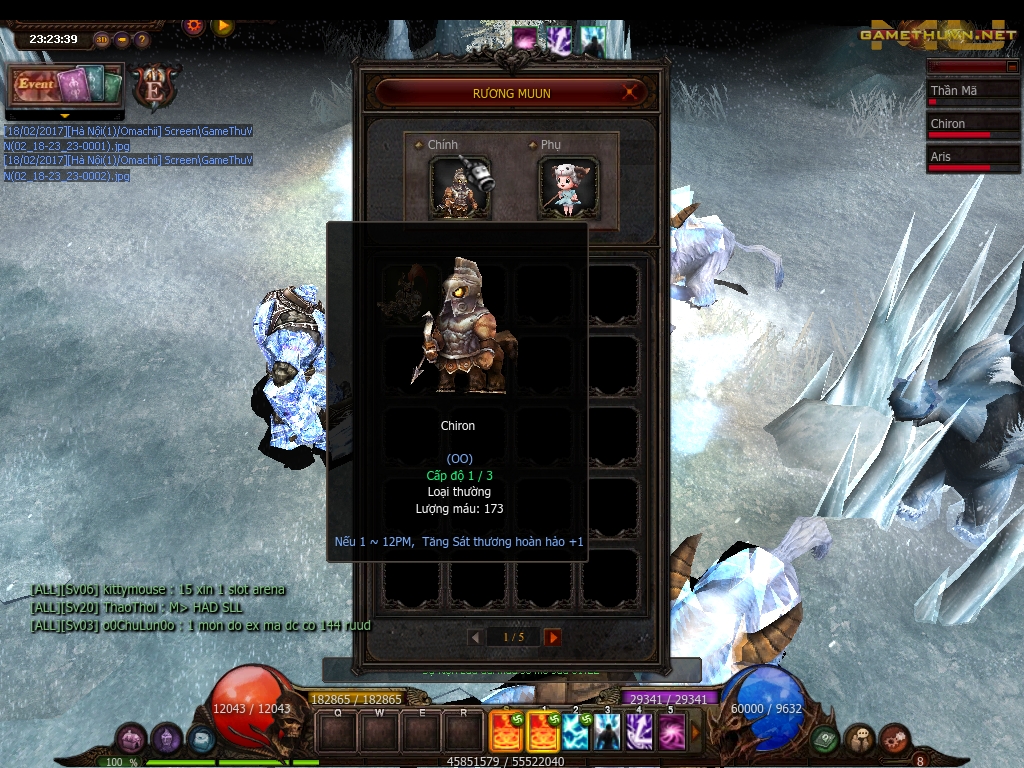
Task: Select Chiron in the party list
Action: point(973,126)
